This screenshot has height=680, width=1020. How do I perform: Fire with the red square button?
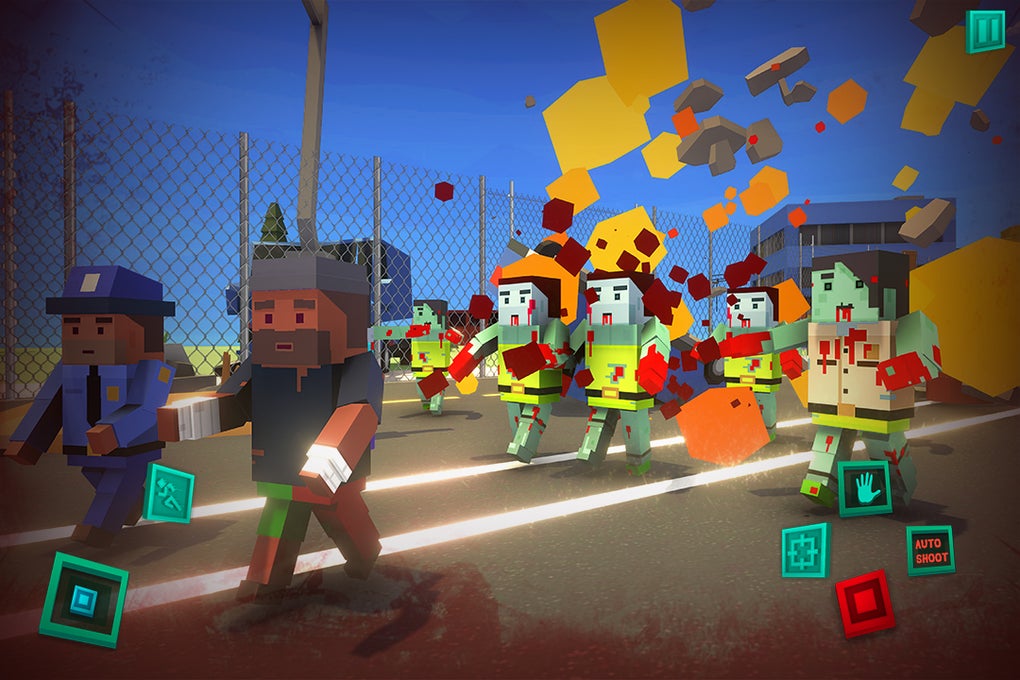pyautogui.click(x=865, y=603)
